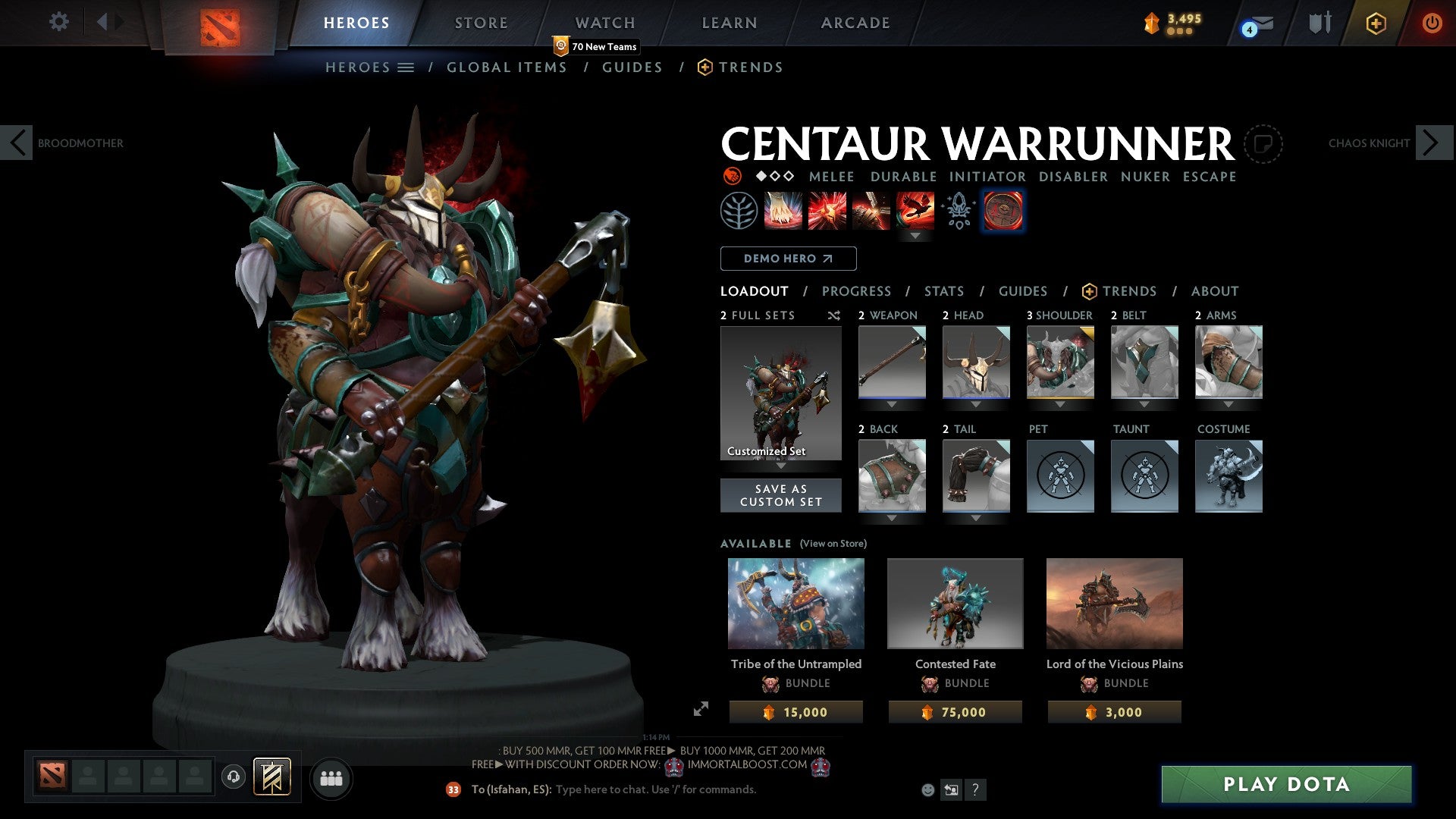The image size is (1456, 819).
Task: Click the Aghanim's Shard upgrade icon
Action: (958, 210)
